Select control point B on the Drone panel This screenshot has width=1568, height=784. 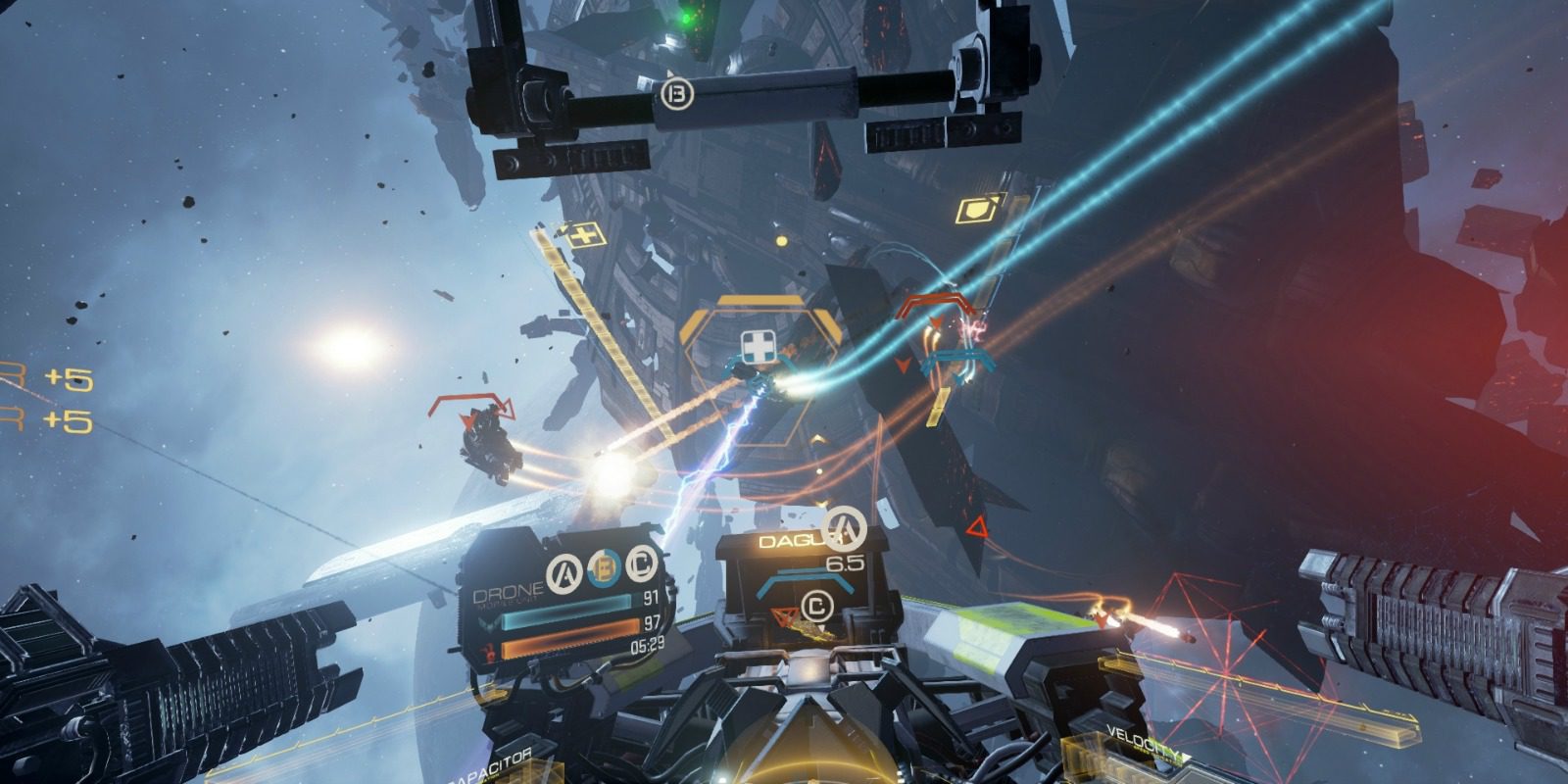pyautogui.click(x=605, y=567)
